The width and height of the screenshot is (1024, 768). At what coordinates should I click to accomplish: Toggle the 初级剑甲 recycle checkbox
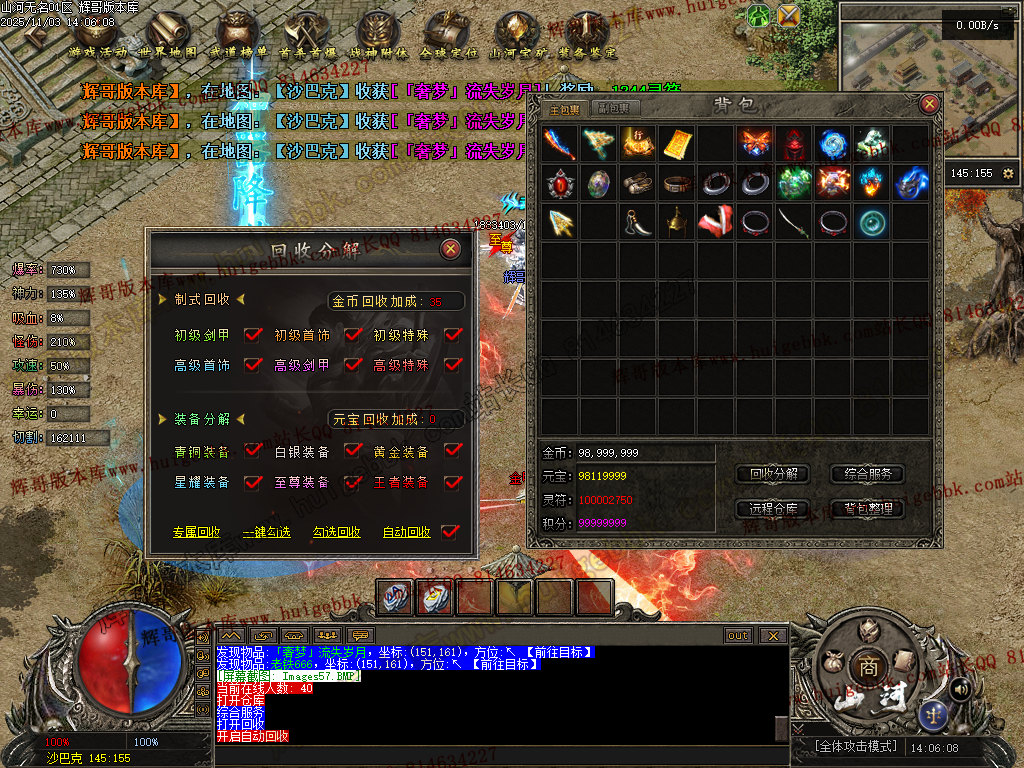pos(253,336)
